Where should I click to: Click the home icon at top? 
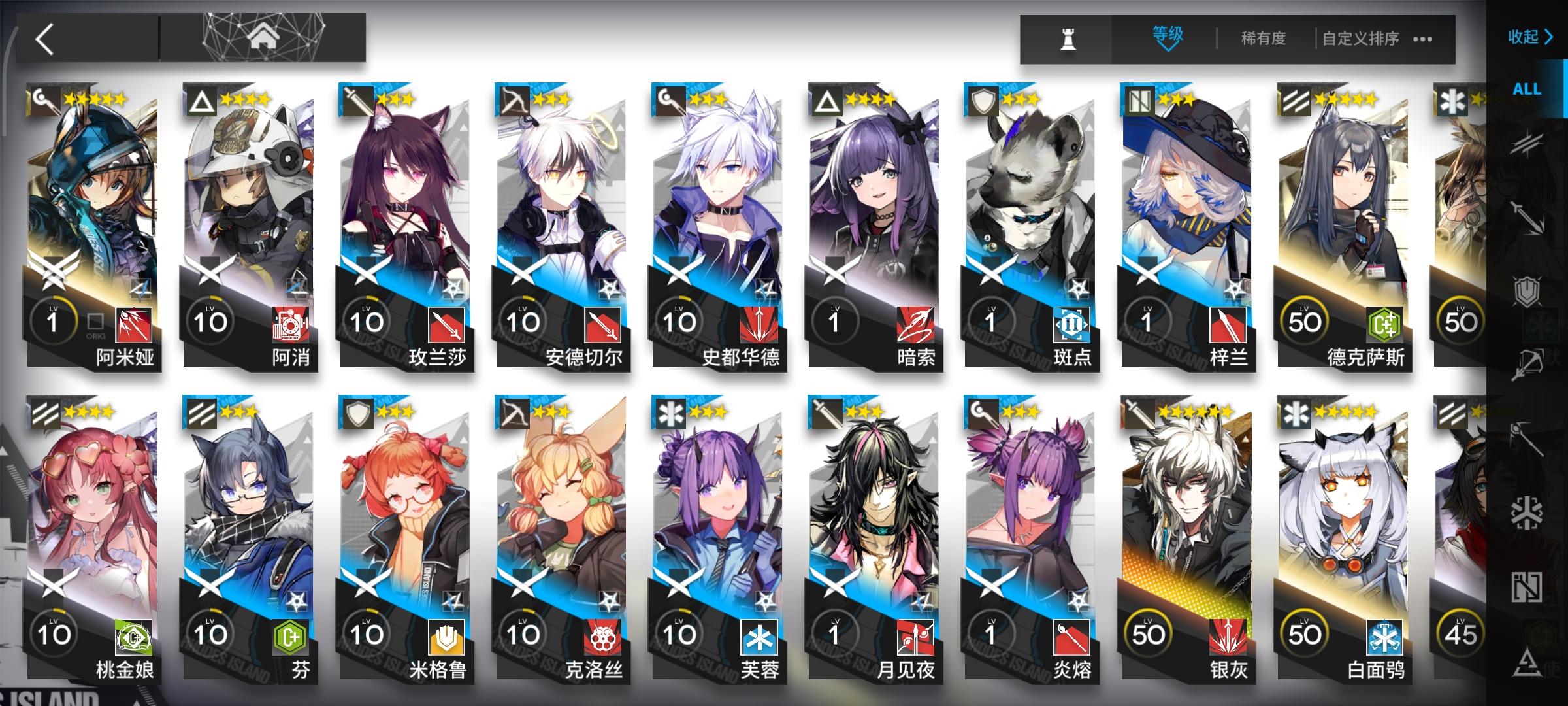[x=263, y=36]
